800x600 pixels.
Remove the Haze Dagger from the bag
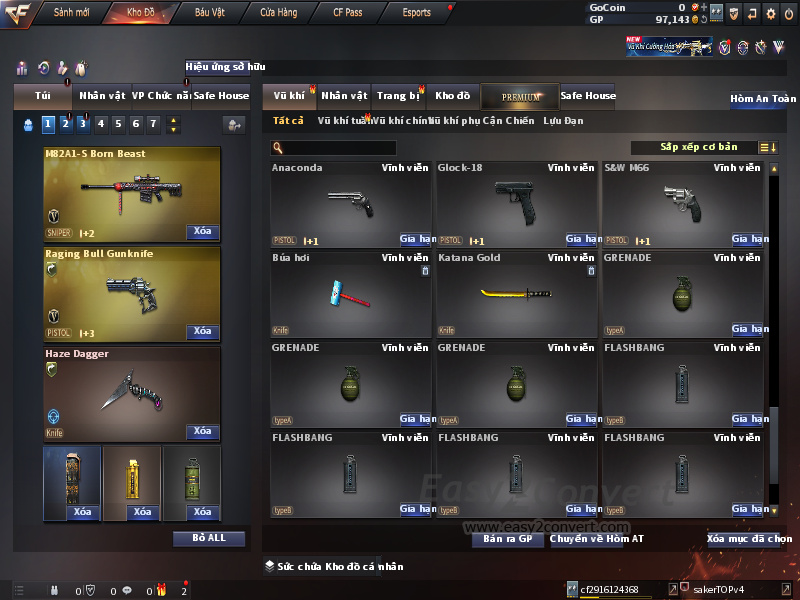pyautogui.click(x=202, y=432)
